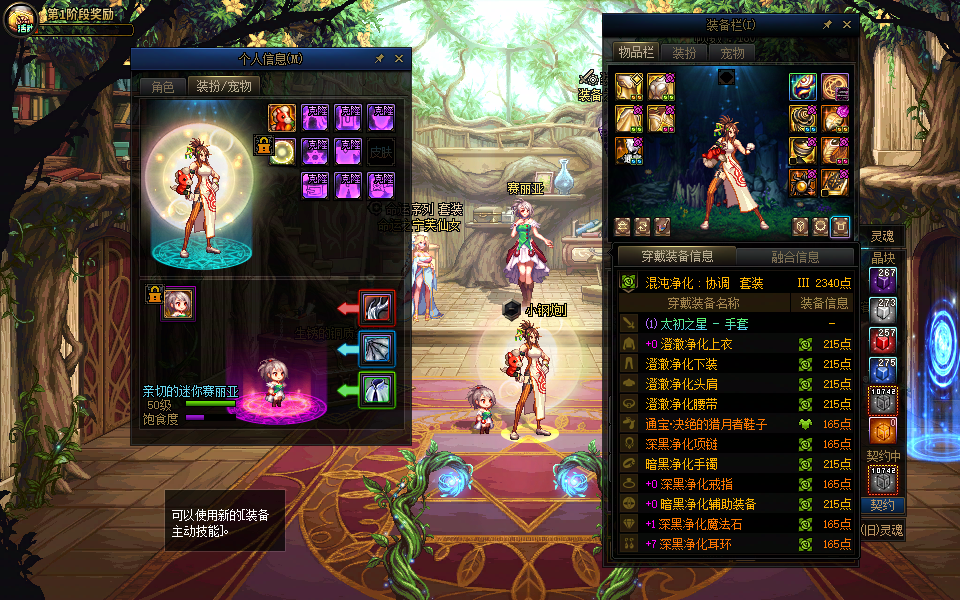960x600 pixels.
Task: Close the 装备栏 equipment window
Action: click(847, 25)
